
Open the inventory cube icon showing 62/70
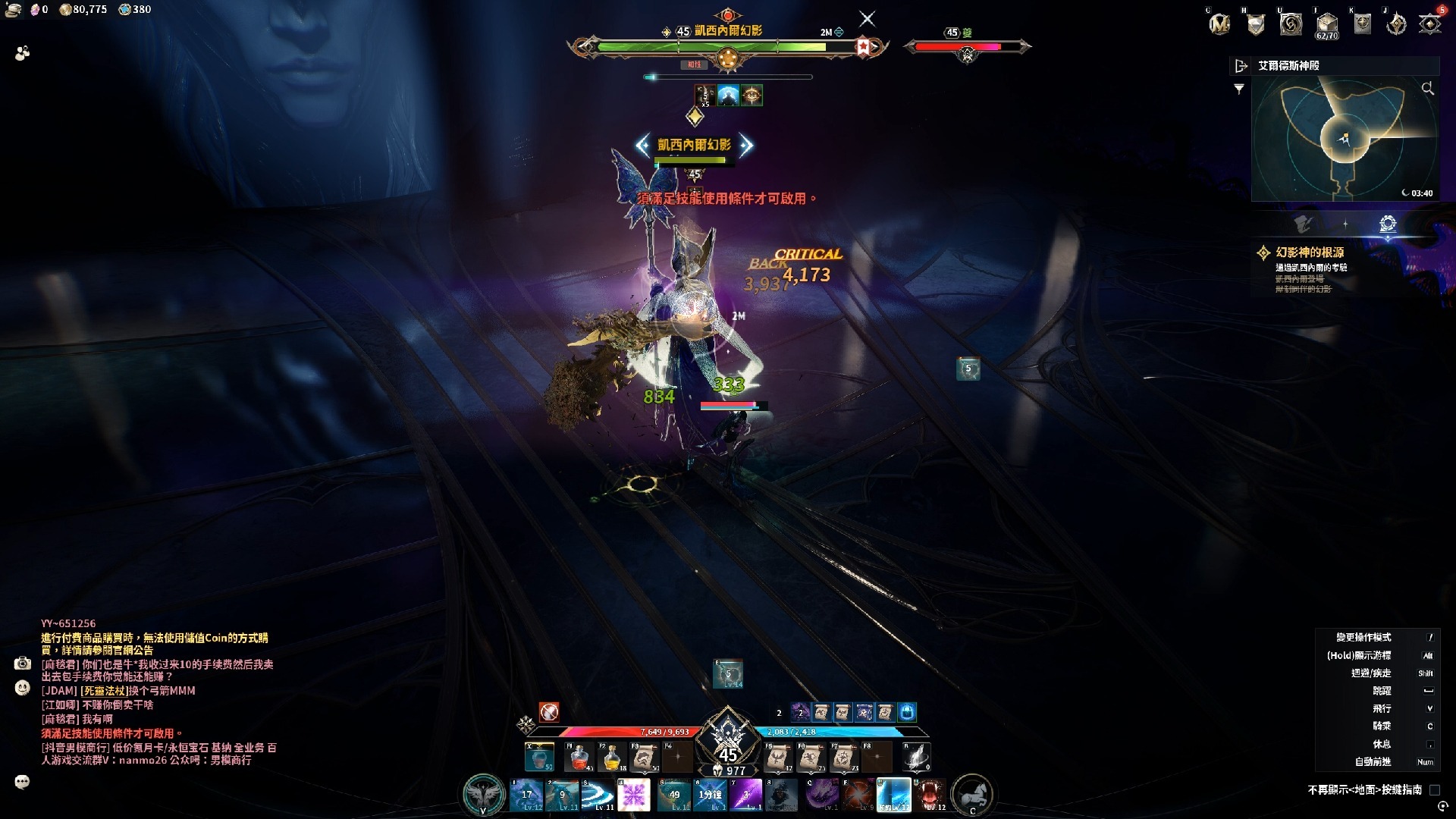pos(1326,24)
